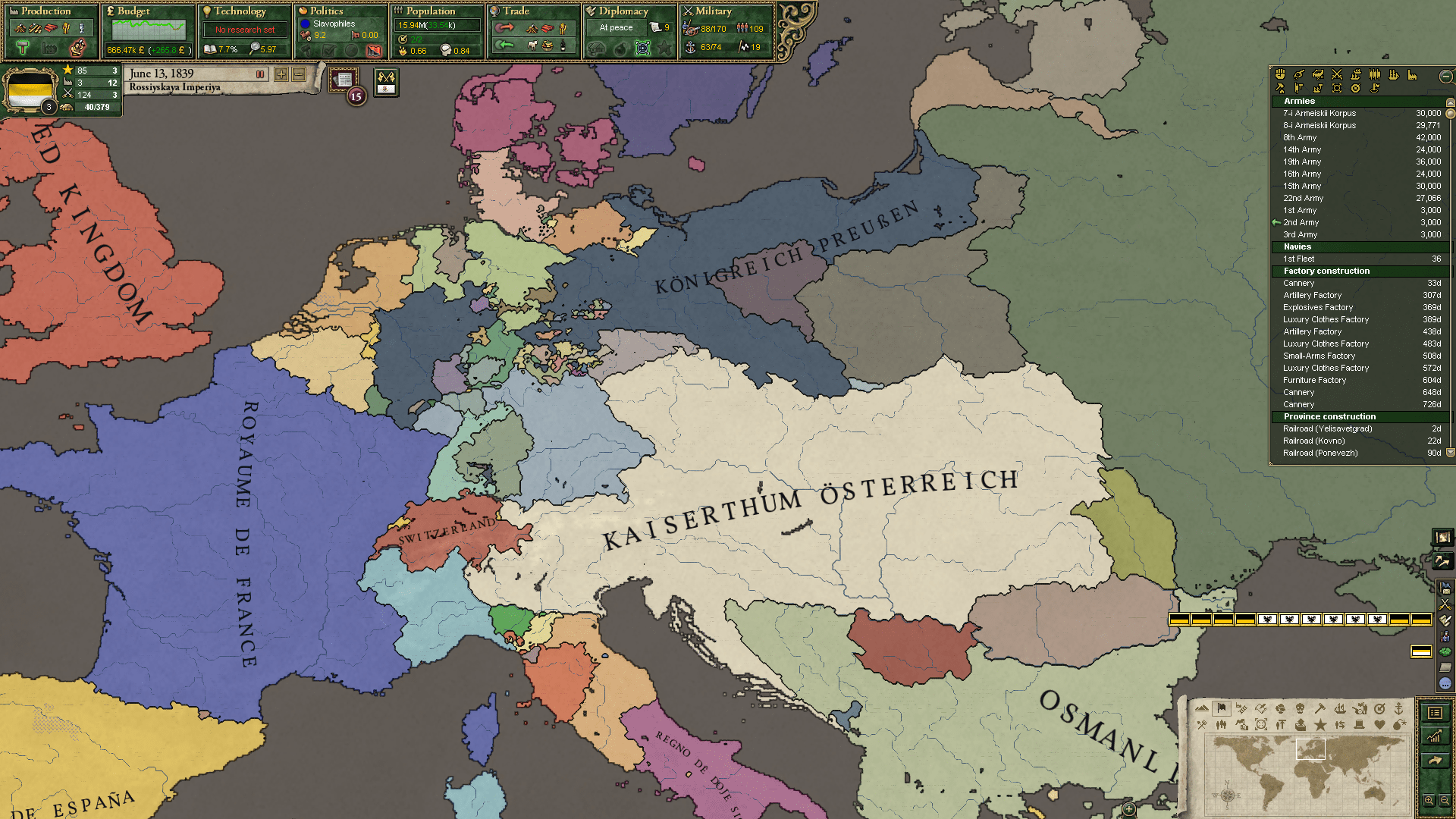The image size is (1456, 819).
Task: Open the Military panel
Action: [713, 11]
